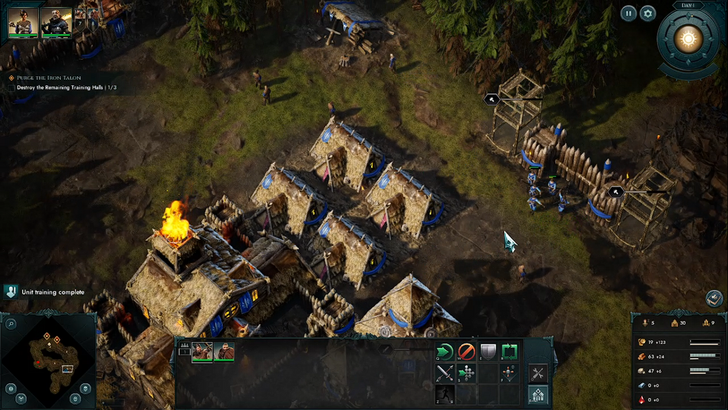This screenshot has width=728, height=410.
Task: Select the second unit portrait in selection panel
Action: pyautogui.click(x=224, y=351)
